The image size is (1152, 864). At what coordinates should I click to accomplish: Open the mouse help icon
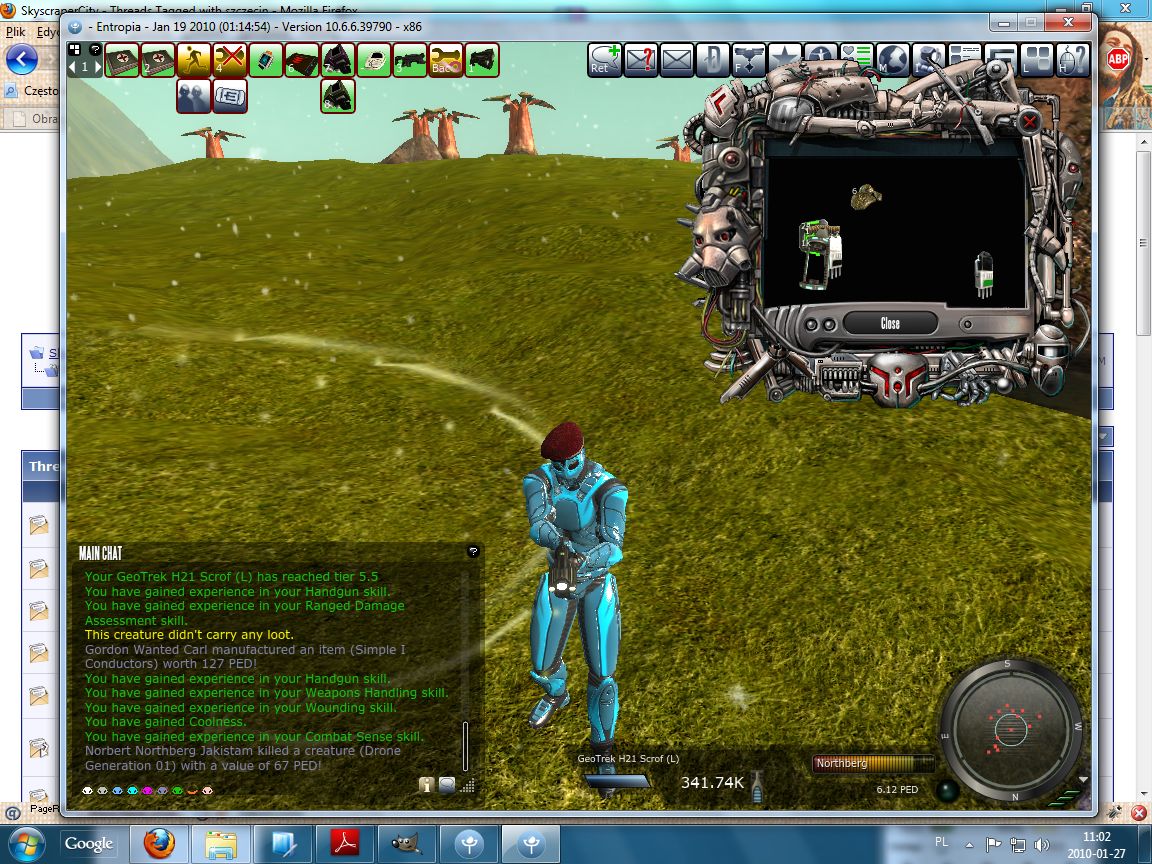coord(1072,60)
